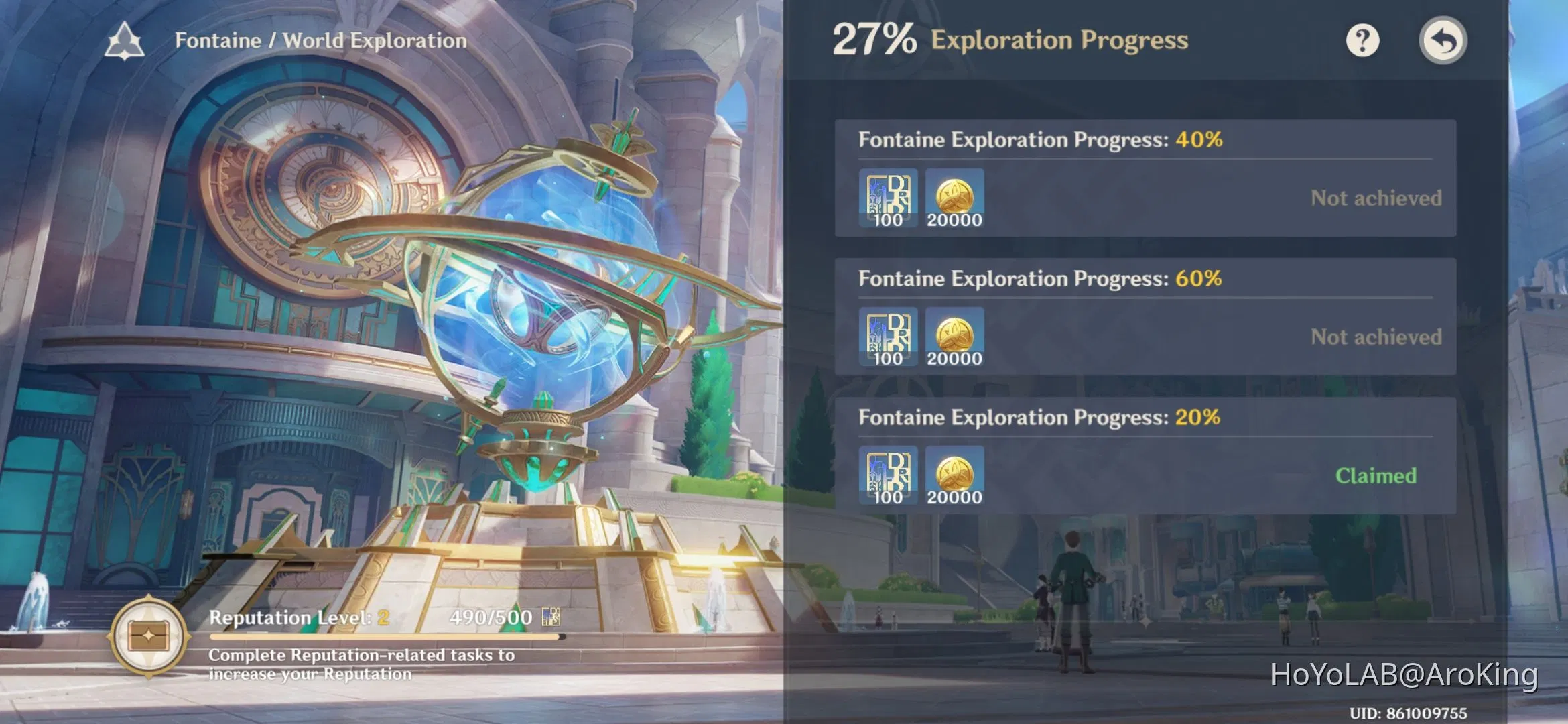This screenshot has height=724, width=1568.
Task: Select the exploration emblem beside Fontaine title
Action: click(125, 39)
